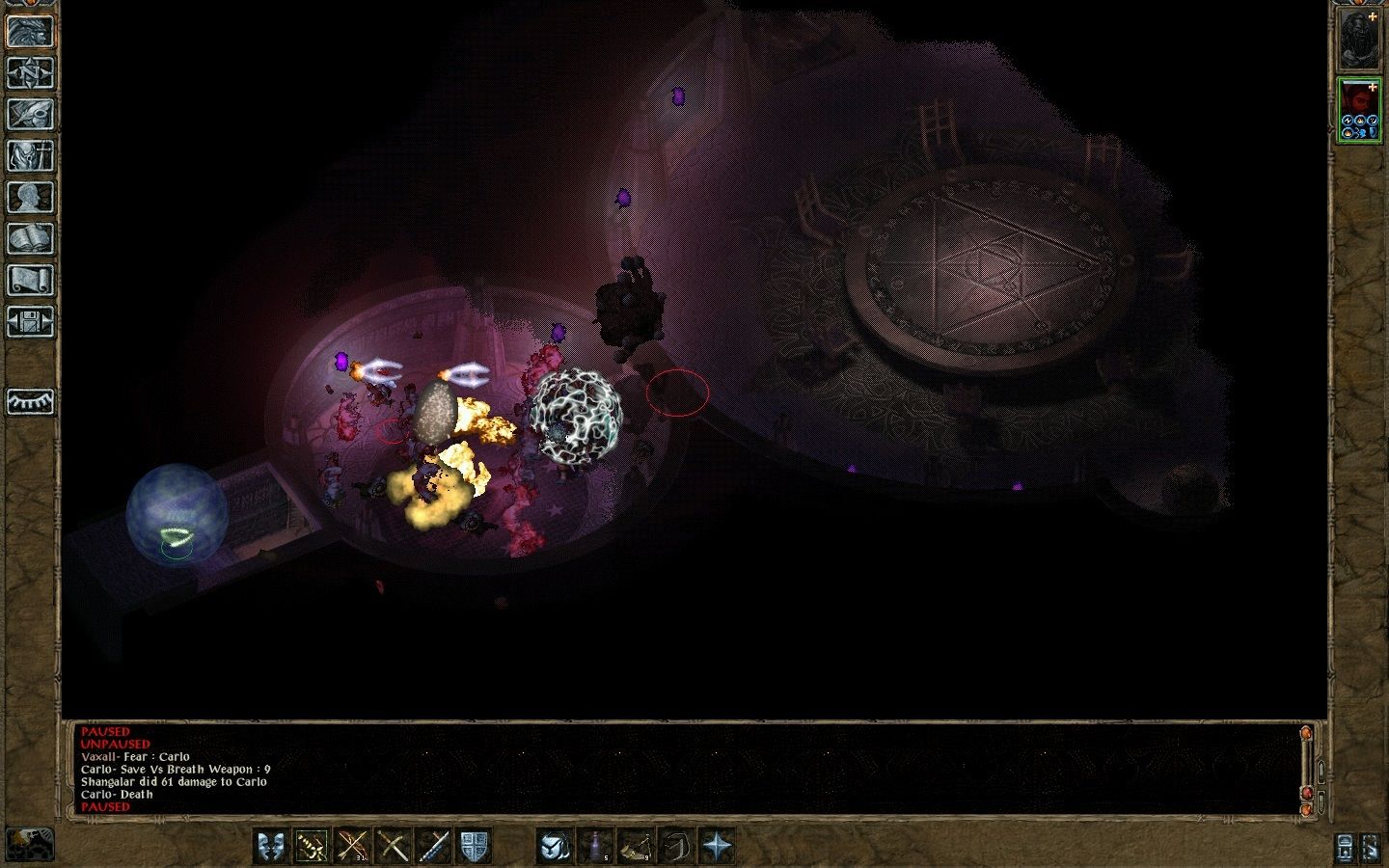Image resolution: width=1389 pixels, height=868 pixels.
Task: Open the area map
Action: pos(30,72)
